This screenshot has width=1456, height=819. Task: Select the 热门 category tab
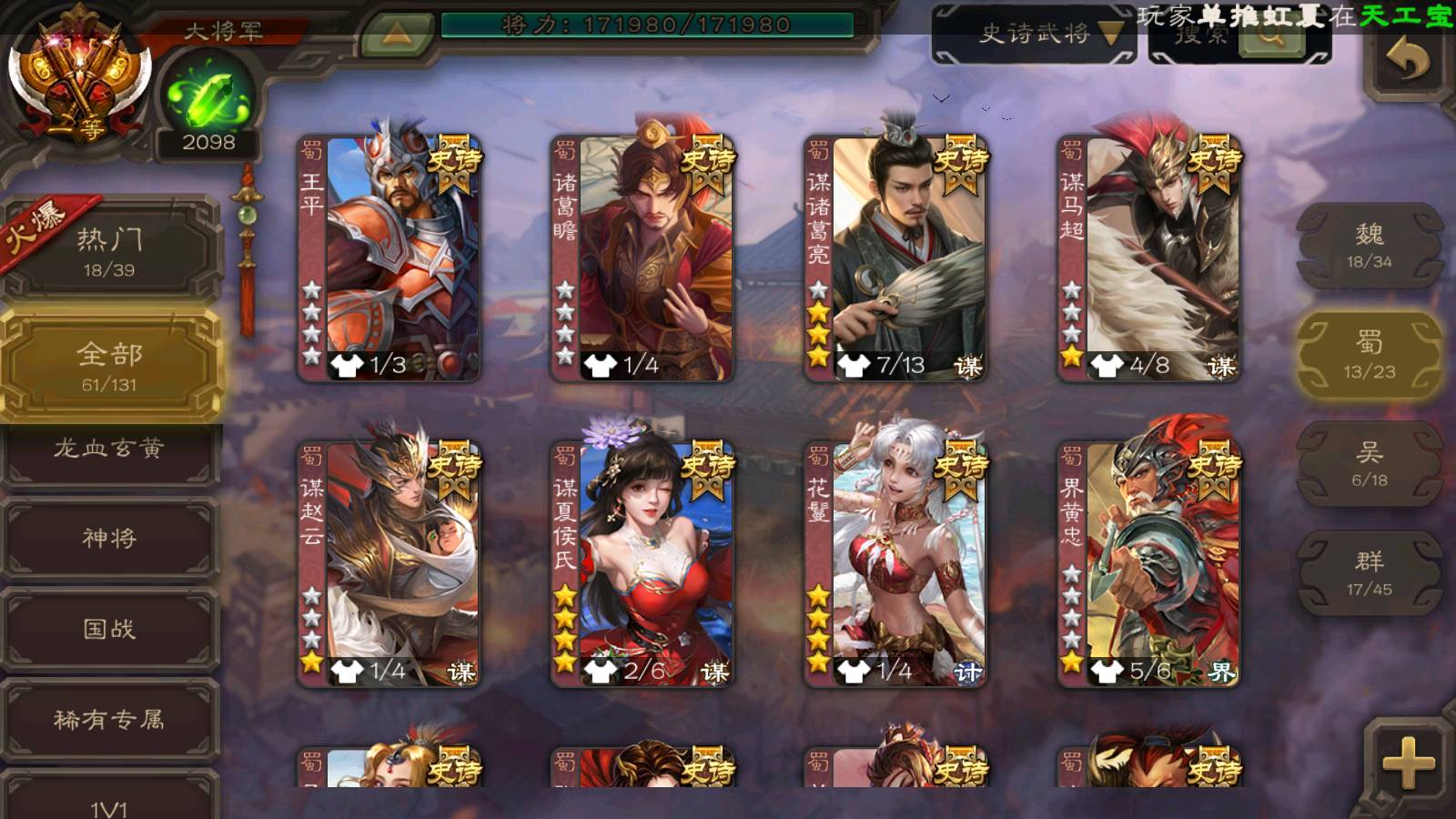click(x=109, y=250)
